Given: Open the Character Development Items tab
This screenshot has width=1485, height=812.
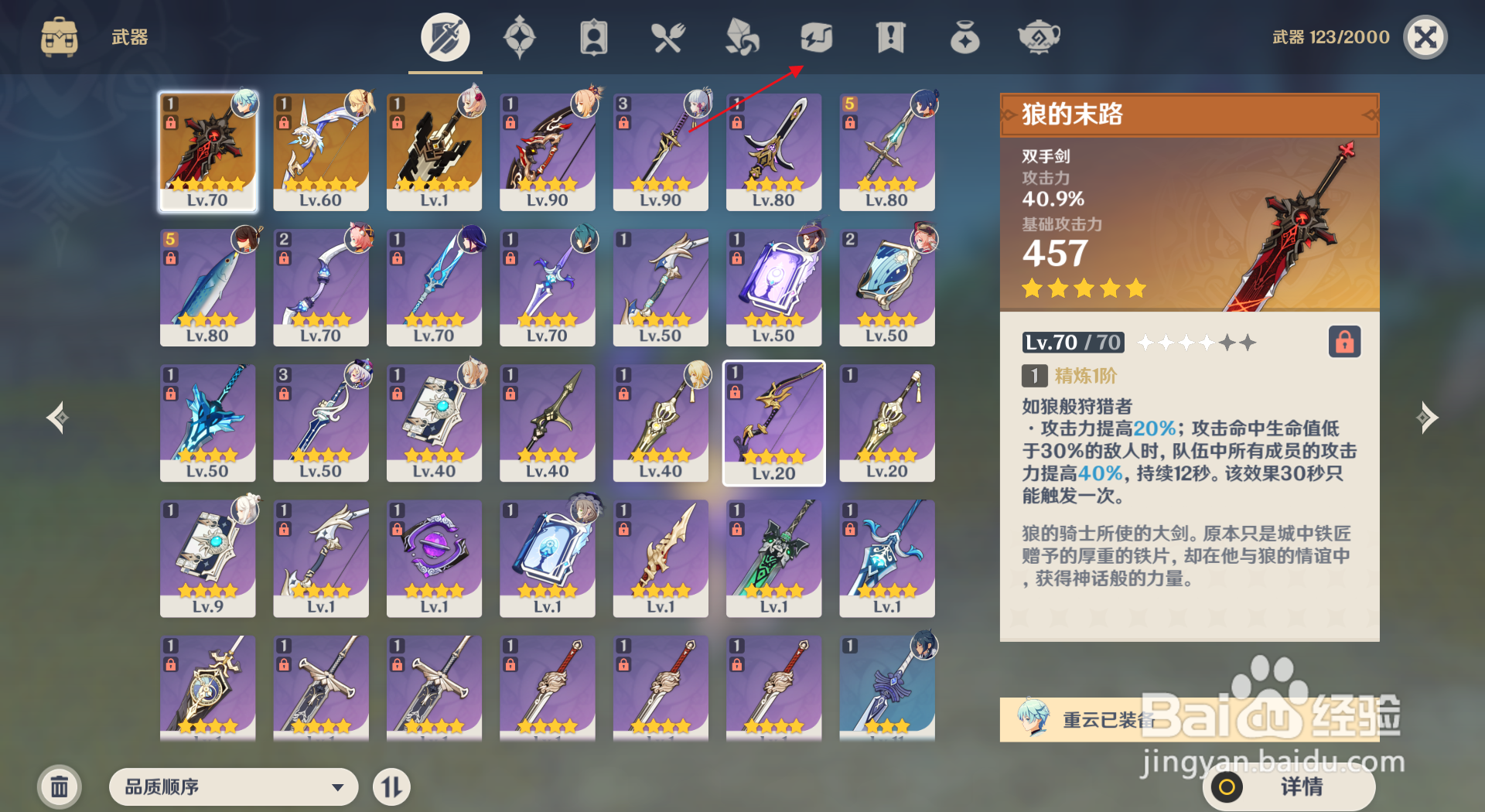Looking at the screenshot, I should point(593,36).
